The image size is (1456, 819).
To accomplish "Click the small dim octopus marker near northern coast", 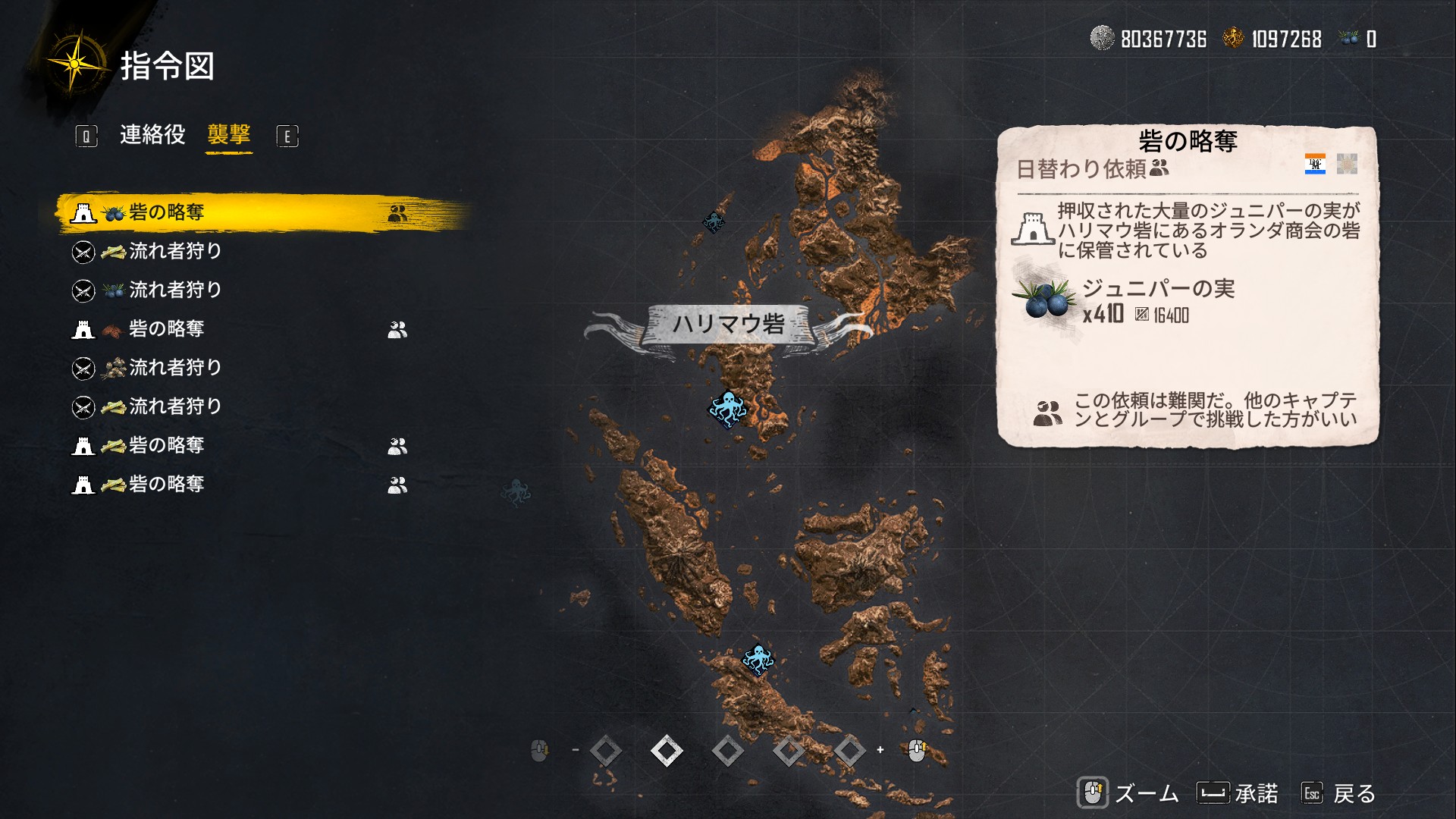I will (714, 221).
